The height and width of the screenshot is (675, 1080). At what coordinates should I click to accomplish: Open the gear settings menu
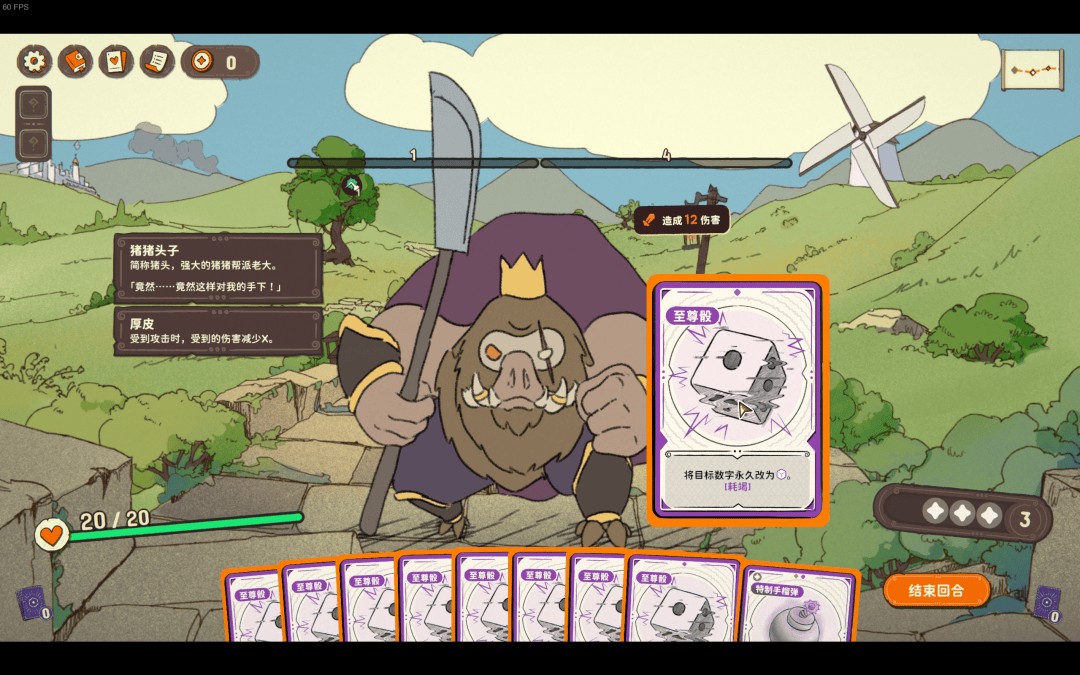pos(35,62)
